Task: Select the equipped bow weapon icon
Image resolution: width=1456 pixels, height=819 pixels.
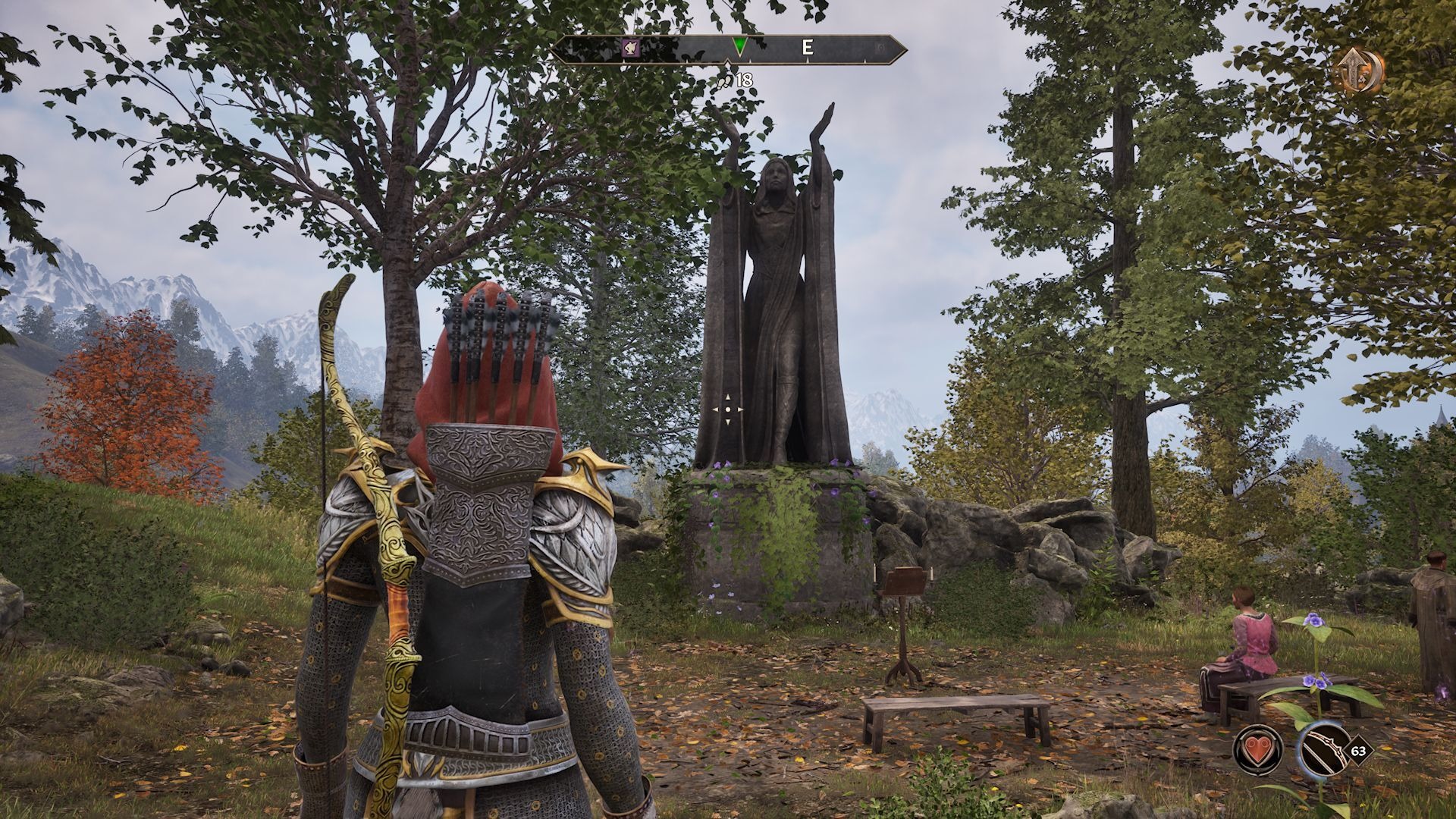Action: click(1322, 751)
